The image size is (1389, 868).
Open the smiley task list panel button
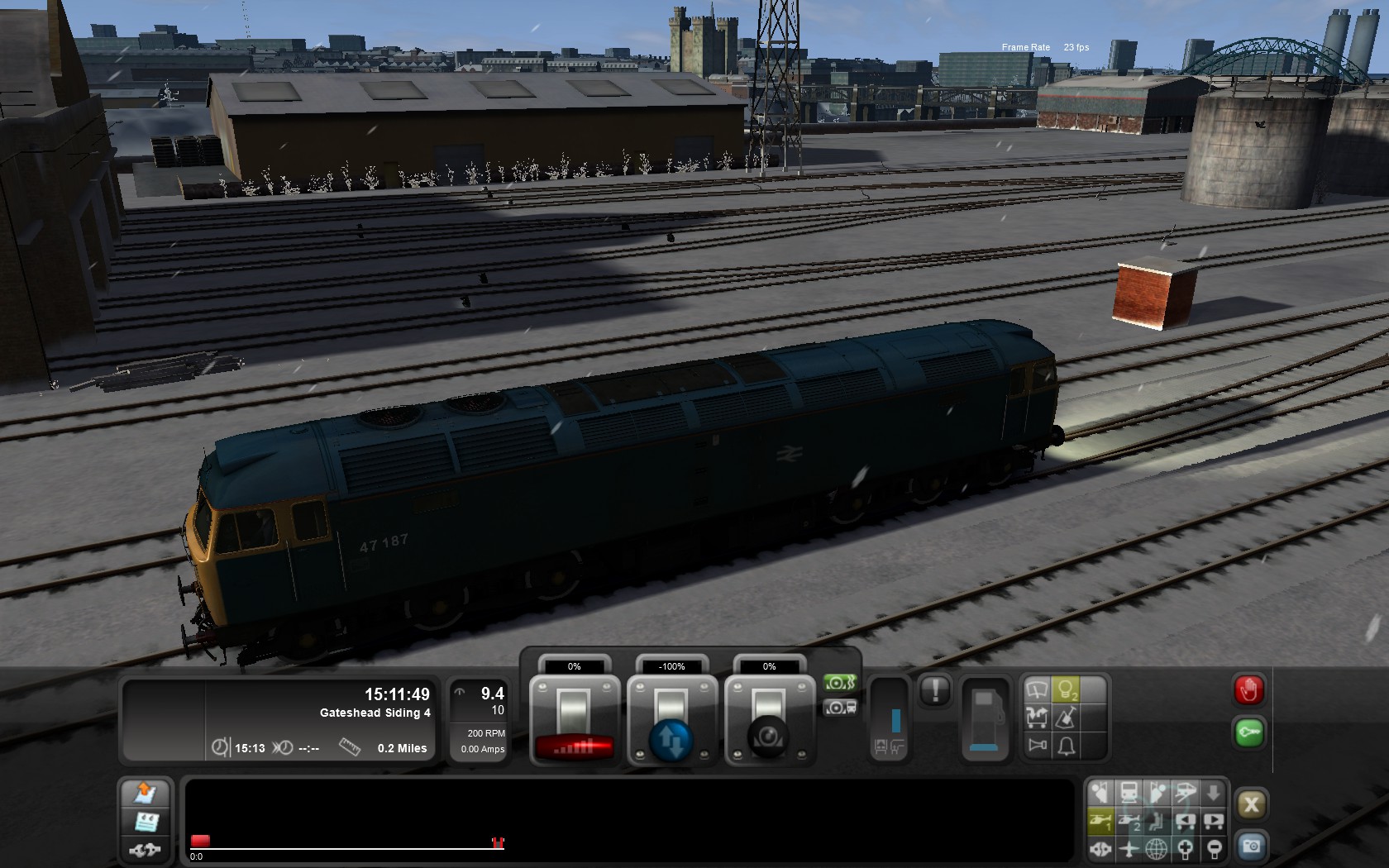coord(146,822)
